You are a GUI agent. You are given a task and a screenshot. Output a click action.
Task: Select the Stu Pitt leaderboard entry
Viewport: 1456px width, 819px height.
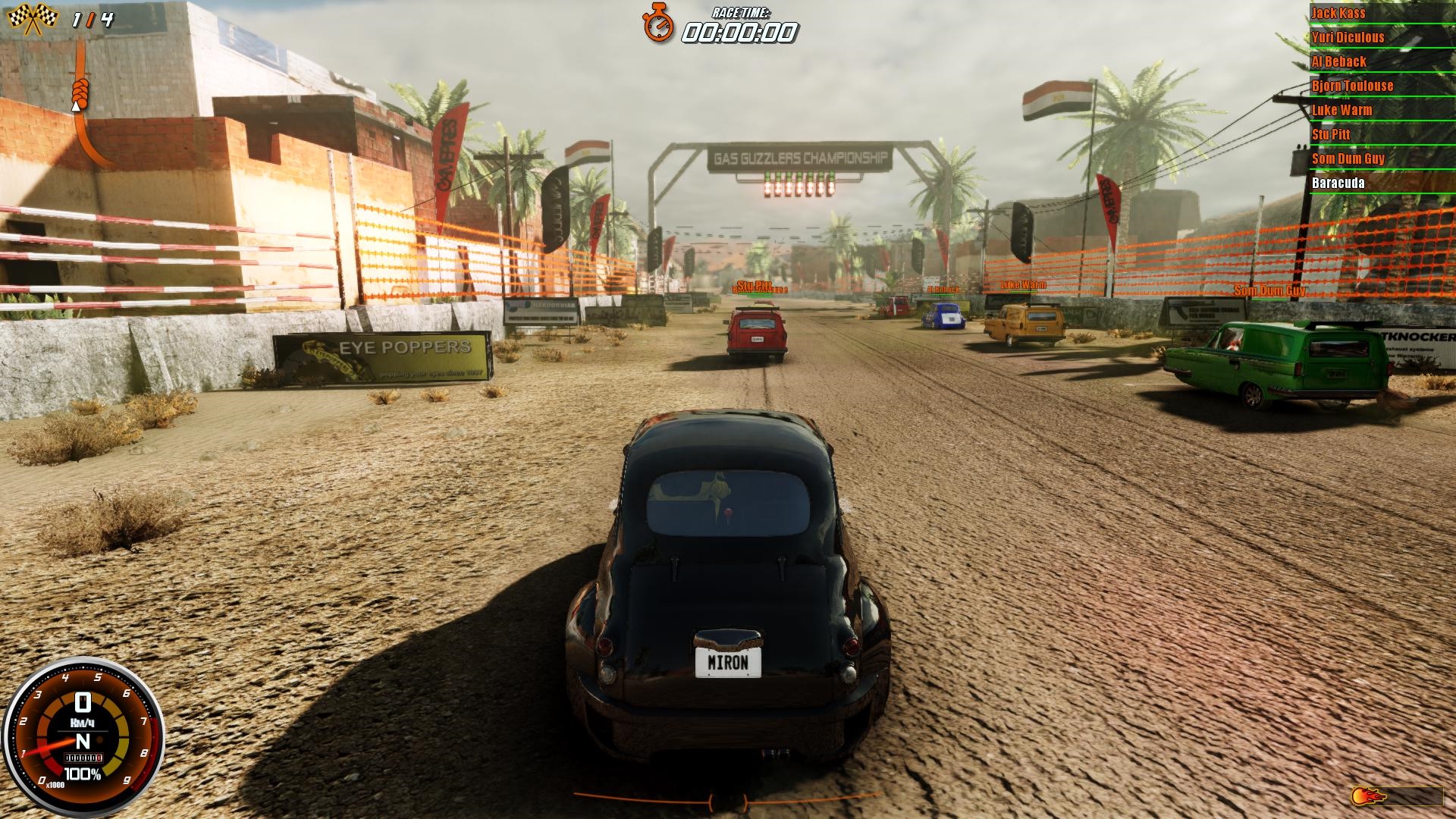(x=1331, y=134)
